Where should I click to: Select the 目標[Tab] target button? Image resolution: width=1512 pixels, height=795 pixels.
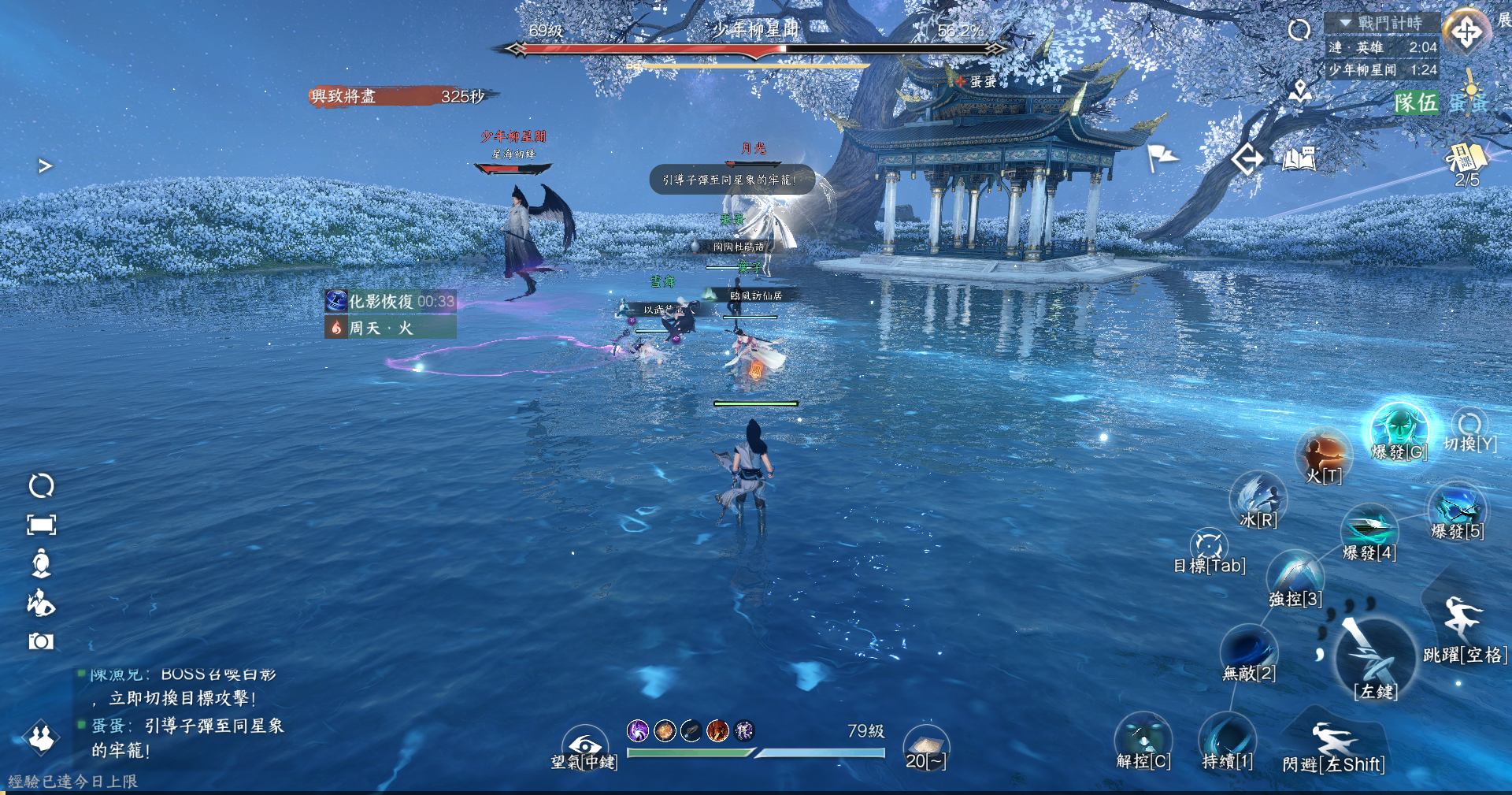[x=1209, y=546]
